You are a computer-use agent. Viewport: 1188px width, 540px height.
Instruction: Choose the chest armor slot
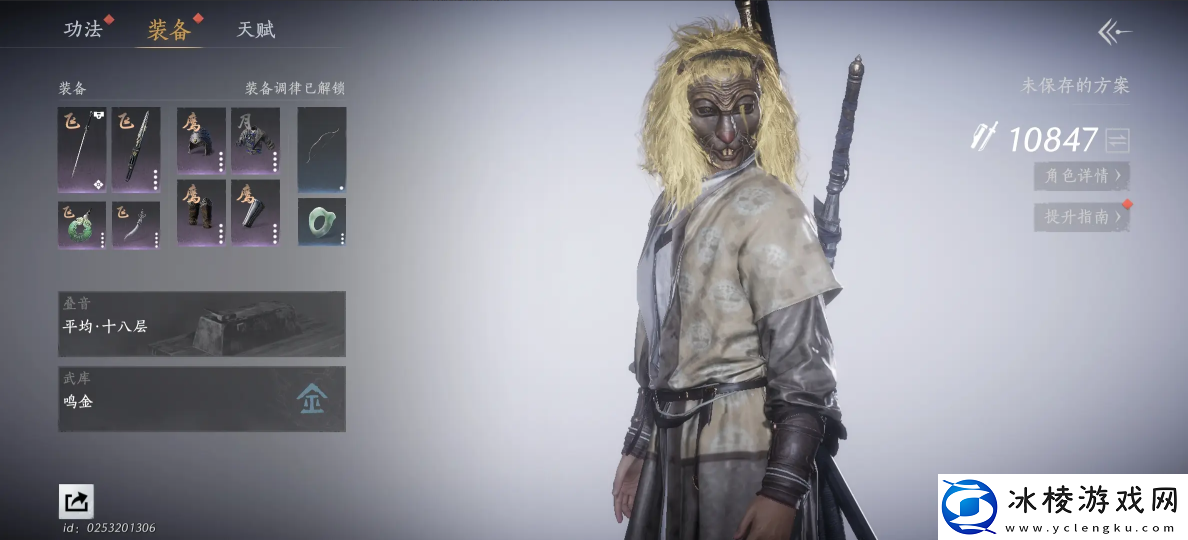(x=255, y=141)
